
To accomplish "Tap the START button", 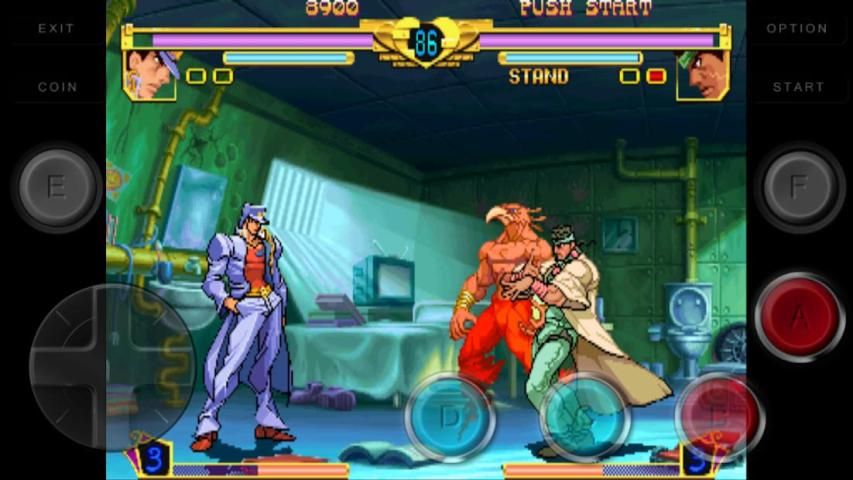I will click(x=798, y=87).
